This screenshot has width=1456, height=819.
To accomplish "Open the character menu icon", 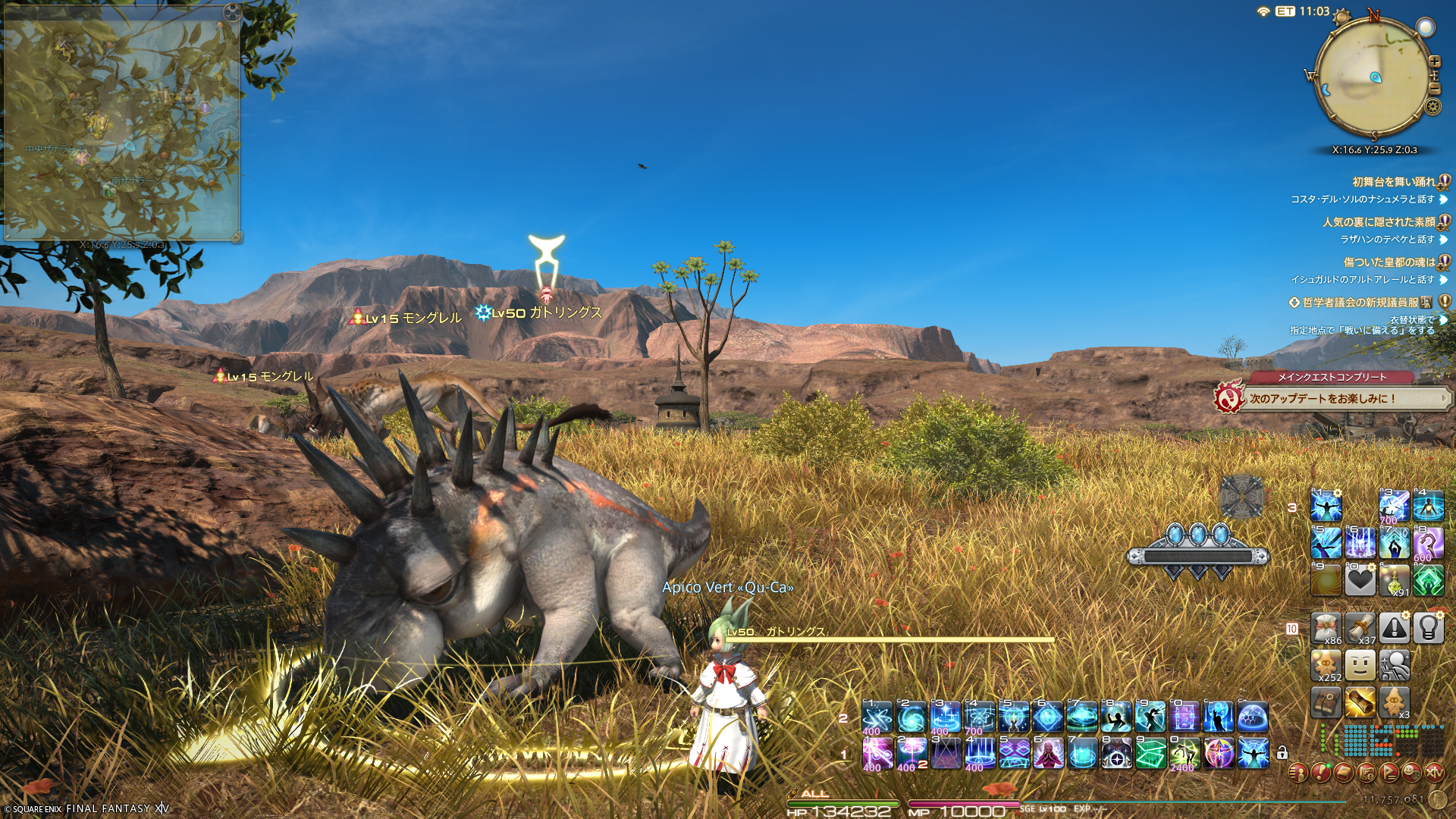I will pyautogui.click(x=1298, y=773).
